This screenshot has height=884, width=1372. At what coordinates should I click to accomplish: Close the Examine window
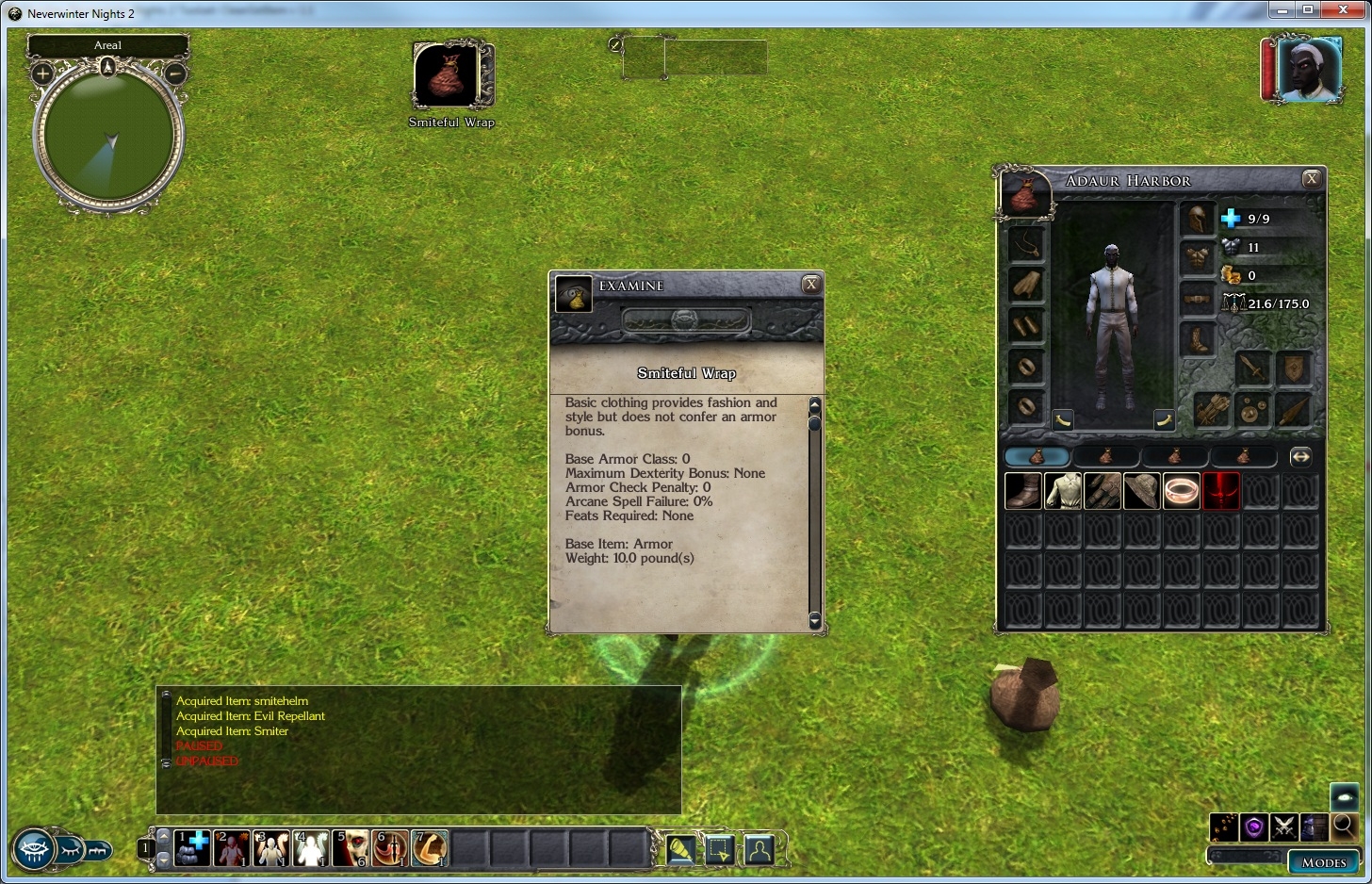coord(810,285)
